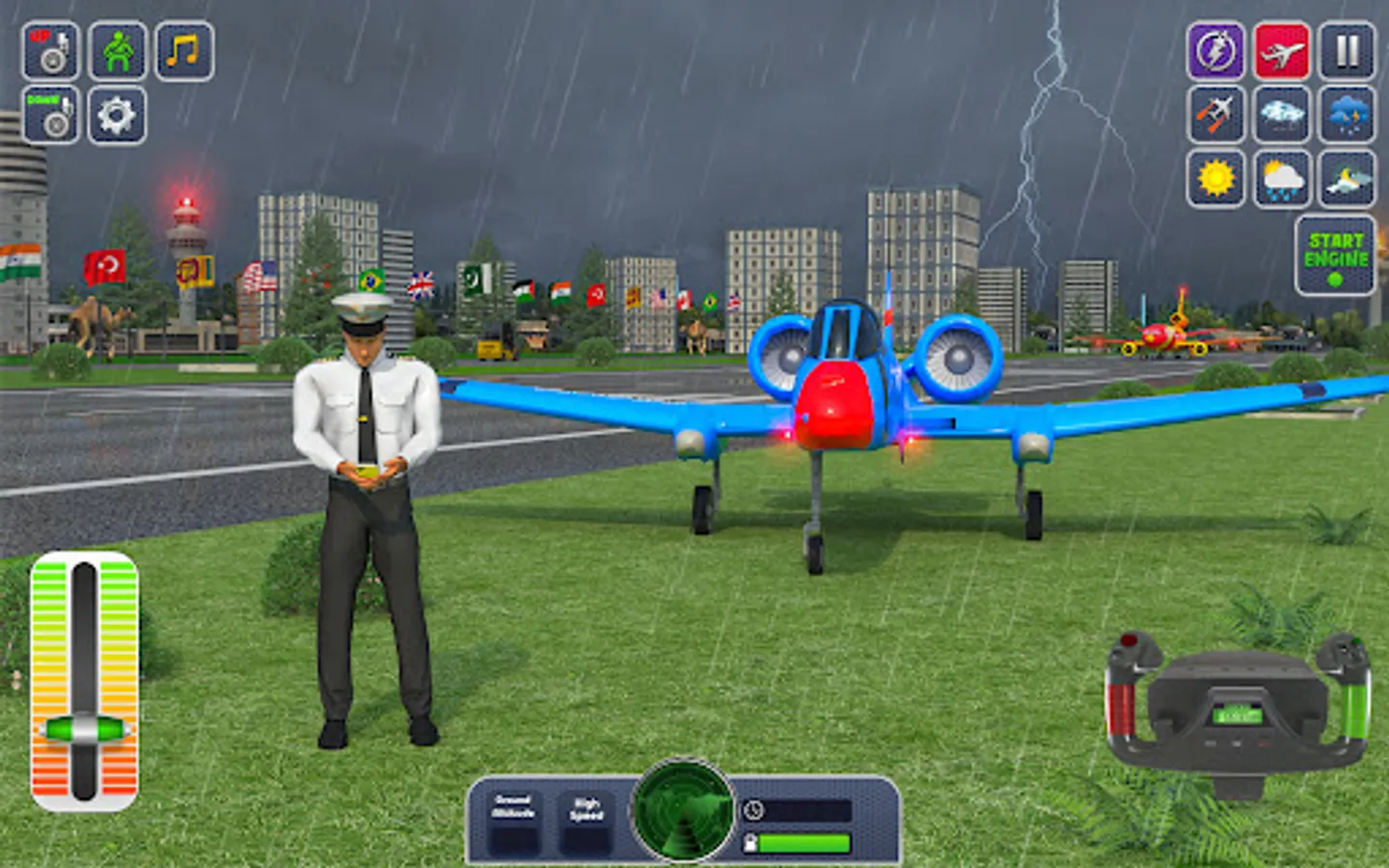Select the rainy weather icon
The width and height of the screenshot is (1389, 868).
(1283, 178)
